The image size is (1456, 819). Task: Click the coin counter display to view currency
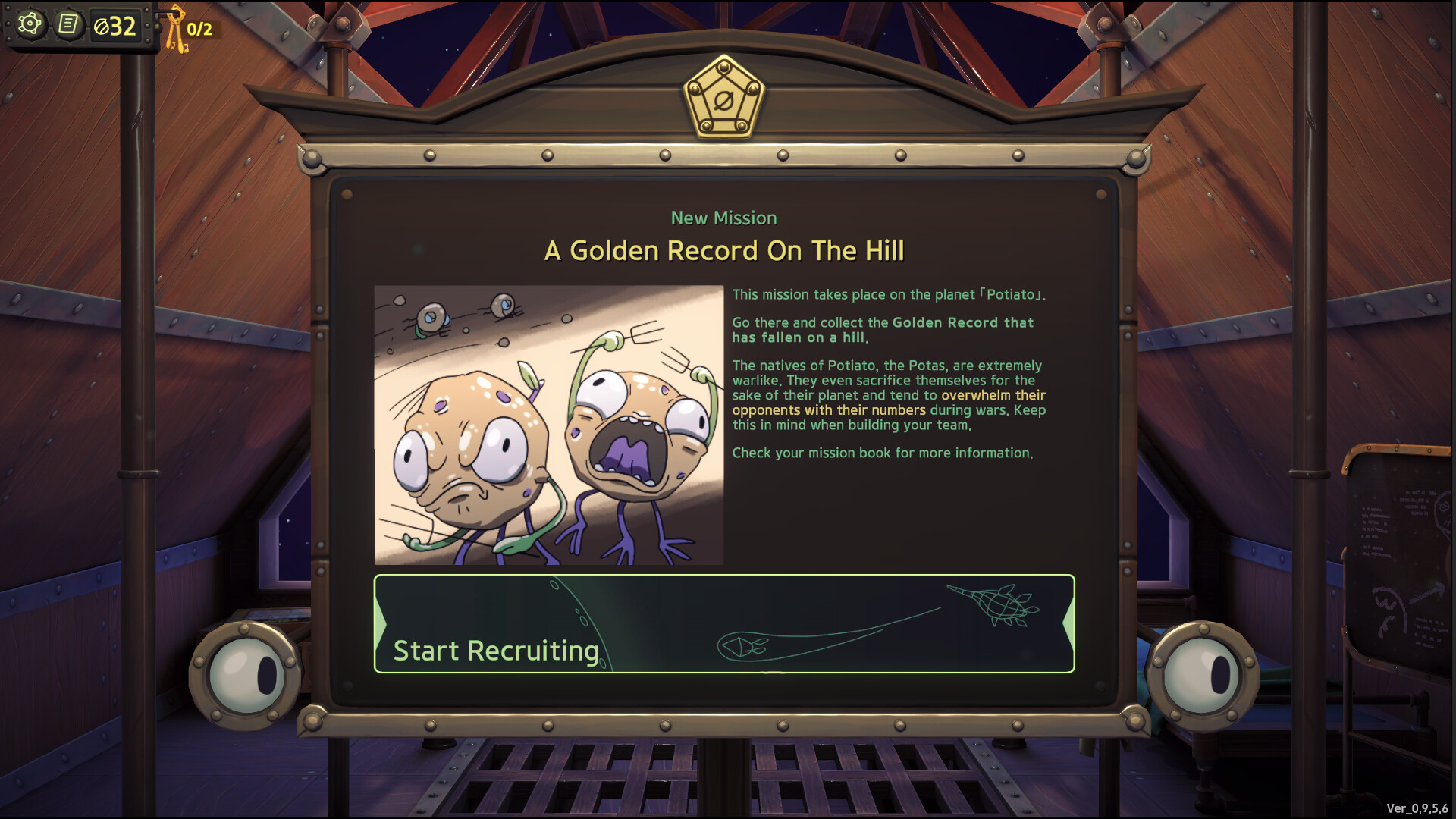(114, 25)
